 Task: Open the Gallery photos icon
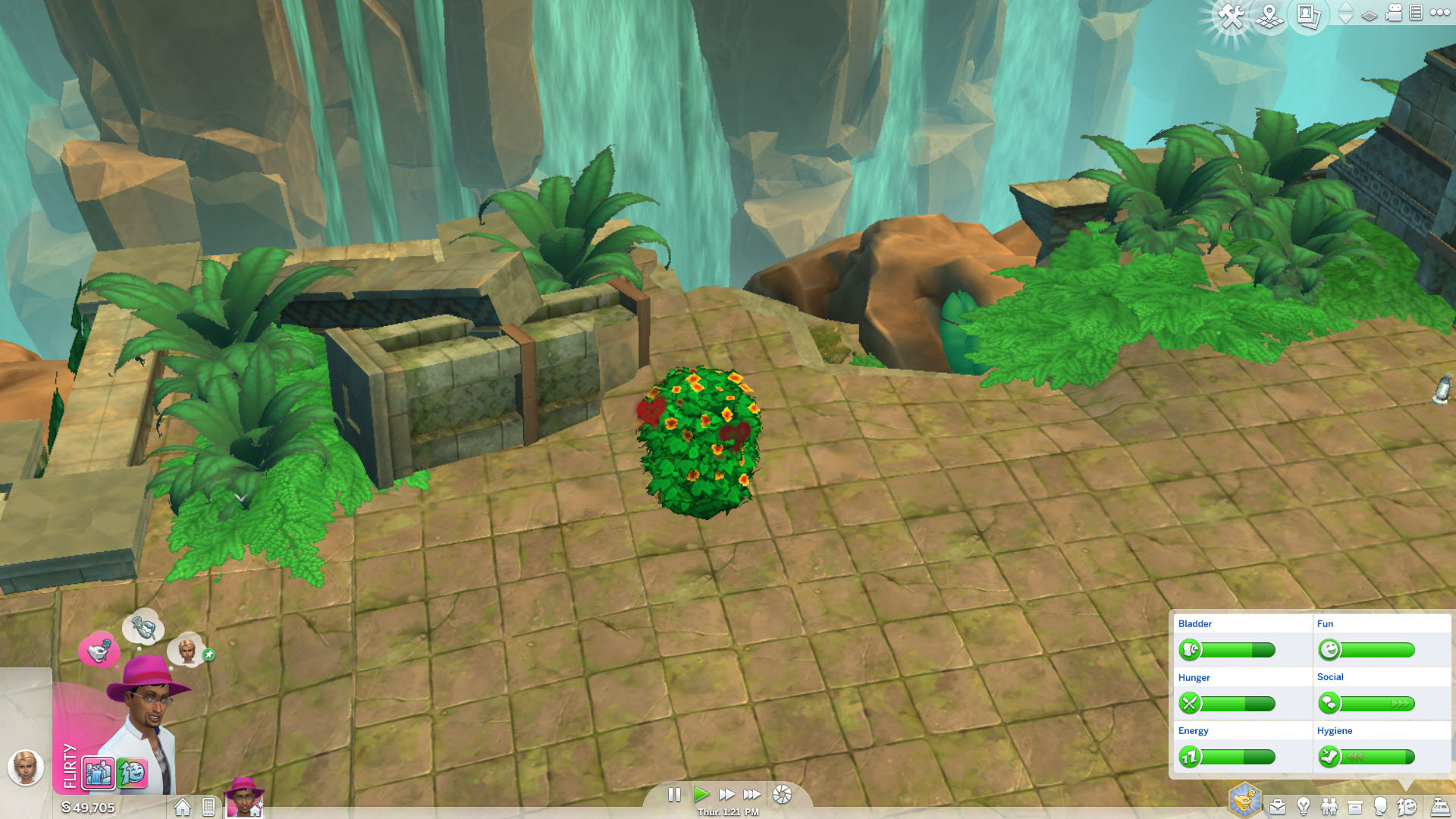pyautogui.click(x=1306, y=15)
